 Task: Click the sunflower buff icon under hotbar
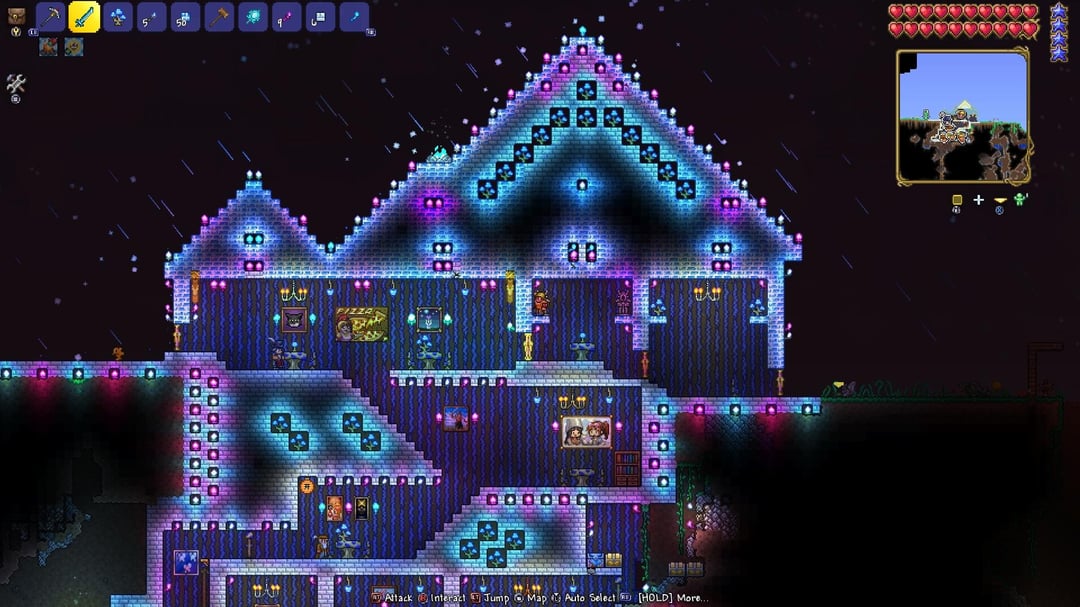click(74, 47)
